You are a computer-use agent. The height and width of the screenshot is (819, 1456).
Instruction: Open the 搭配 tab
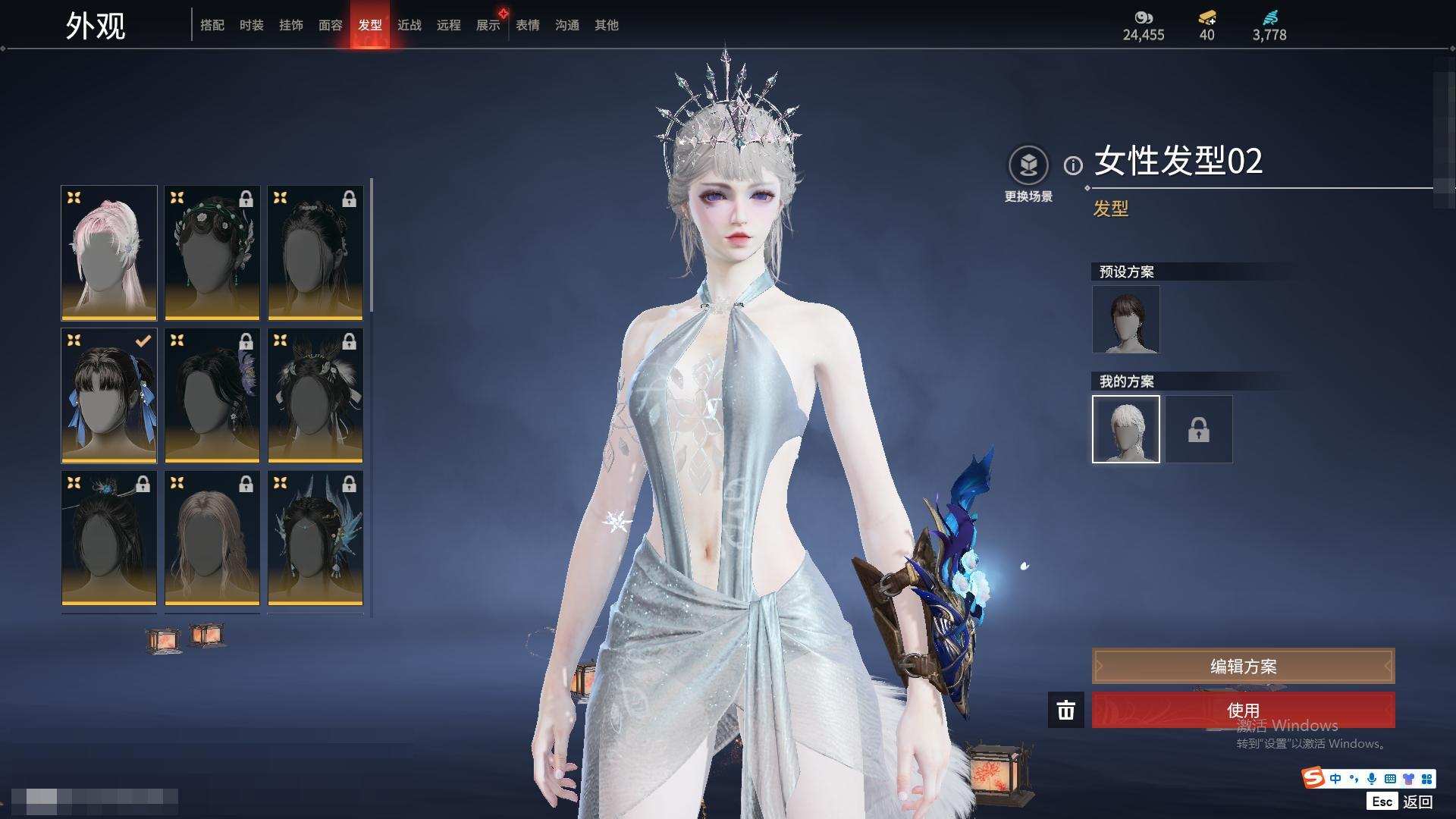[212, 25]
